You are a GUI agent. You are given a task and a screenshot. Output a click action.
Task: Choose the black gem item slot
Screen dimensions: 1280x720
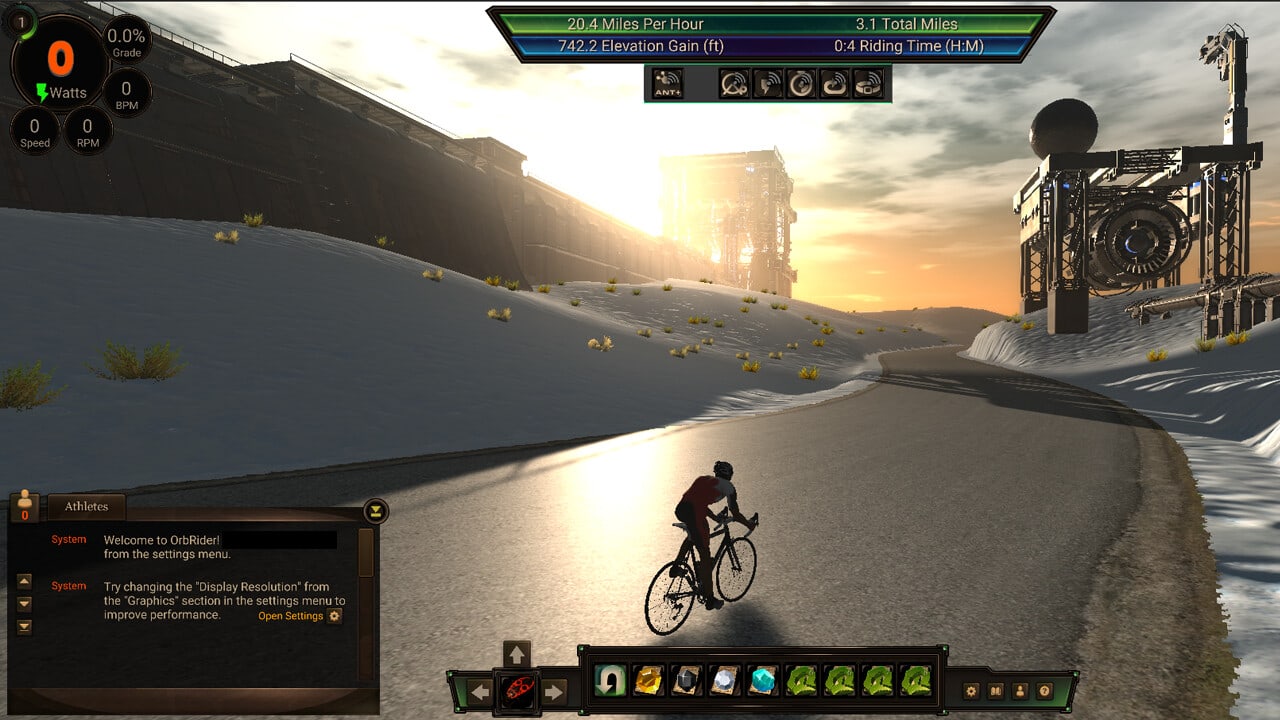click(x=687, y=681)
